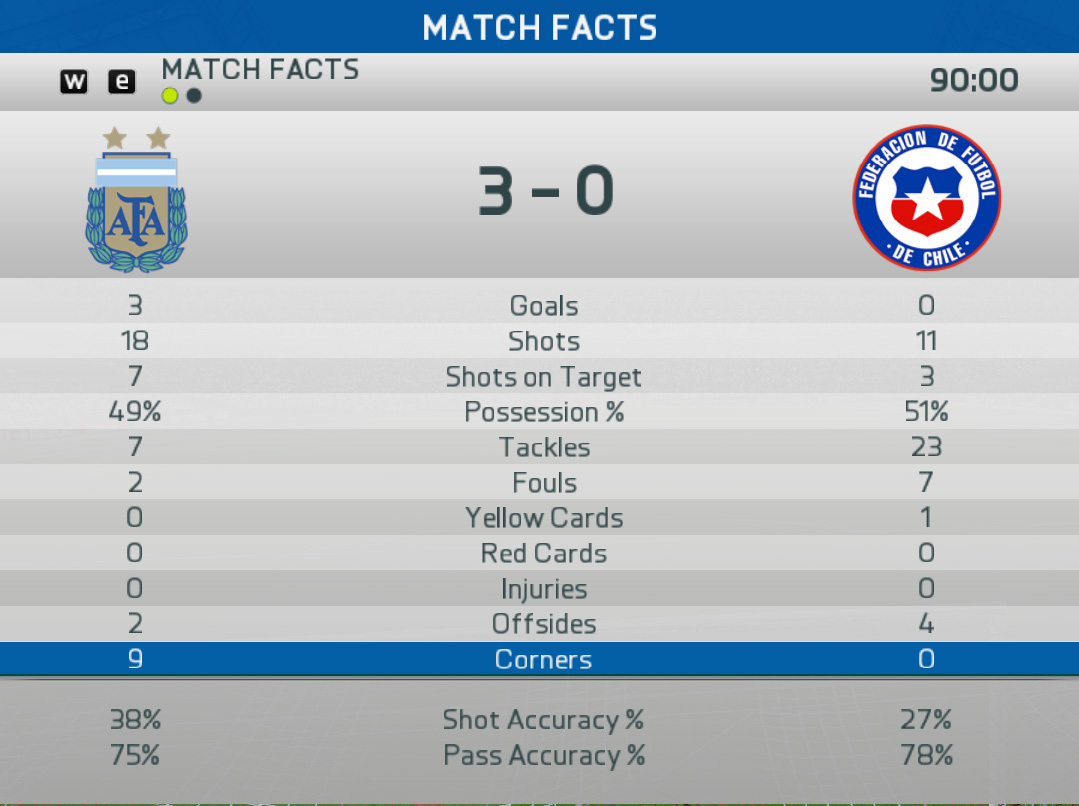Select the Offsides stat row
The width and height of the screenshot is (1079, 806).
click(x=540, y=624)
